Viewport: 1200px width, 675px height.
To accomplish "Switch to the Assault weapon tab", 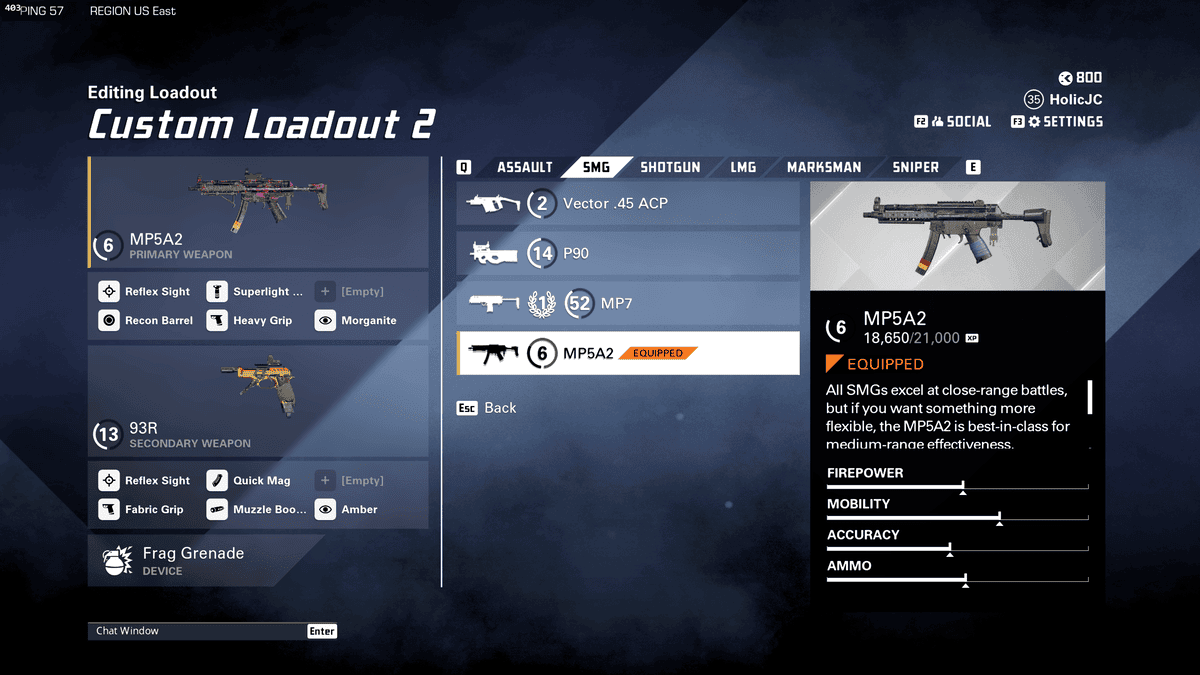I will tap(524, 167).
